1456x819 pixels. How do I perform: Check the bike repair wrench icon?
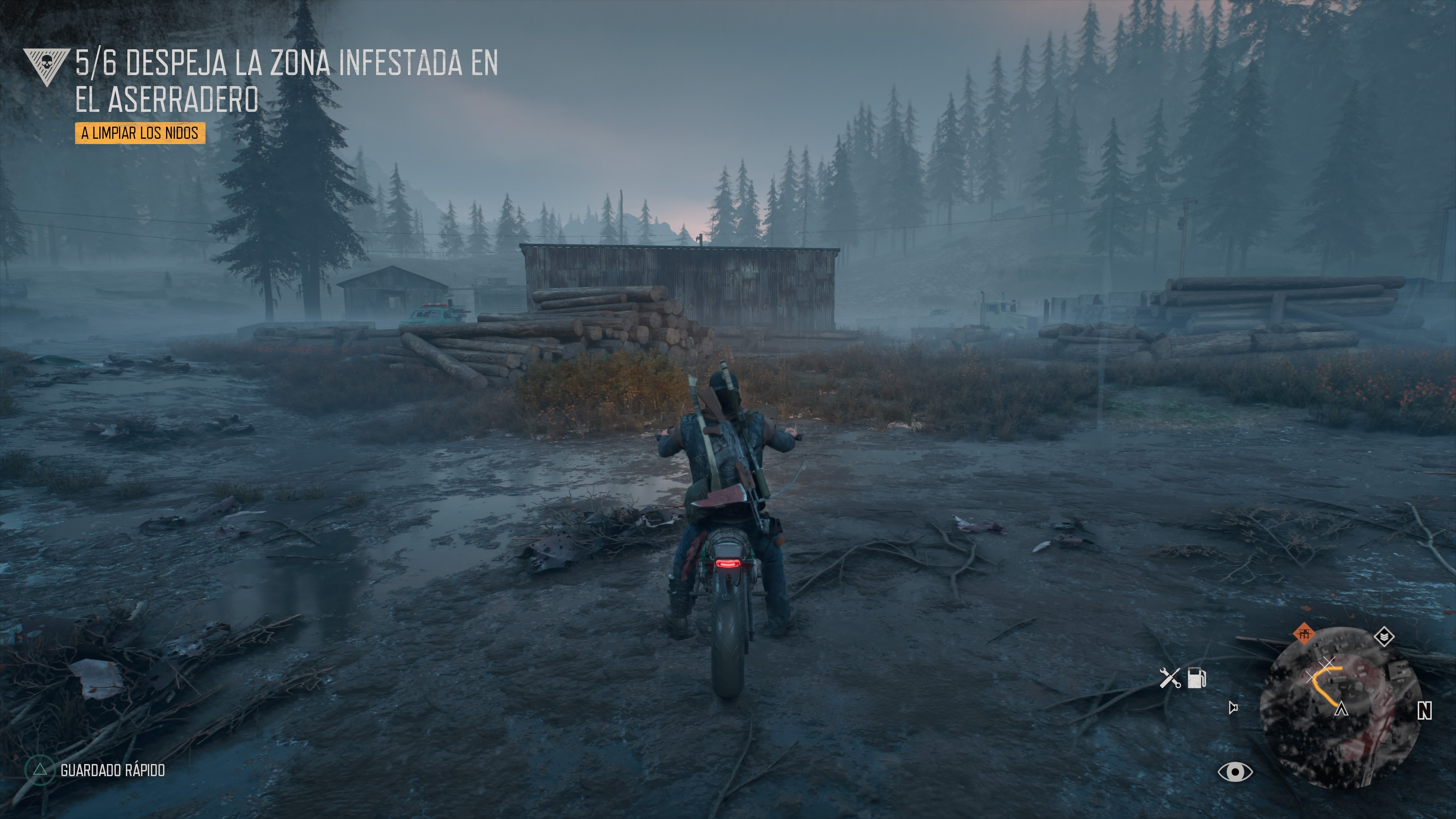tap(1169, 678)
